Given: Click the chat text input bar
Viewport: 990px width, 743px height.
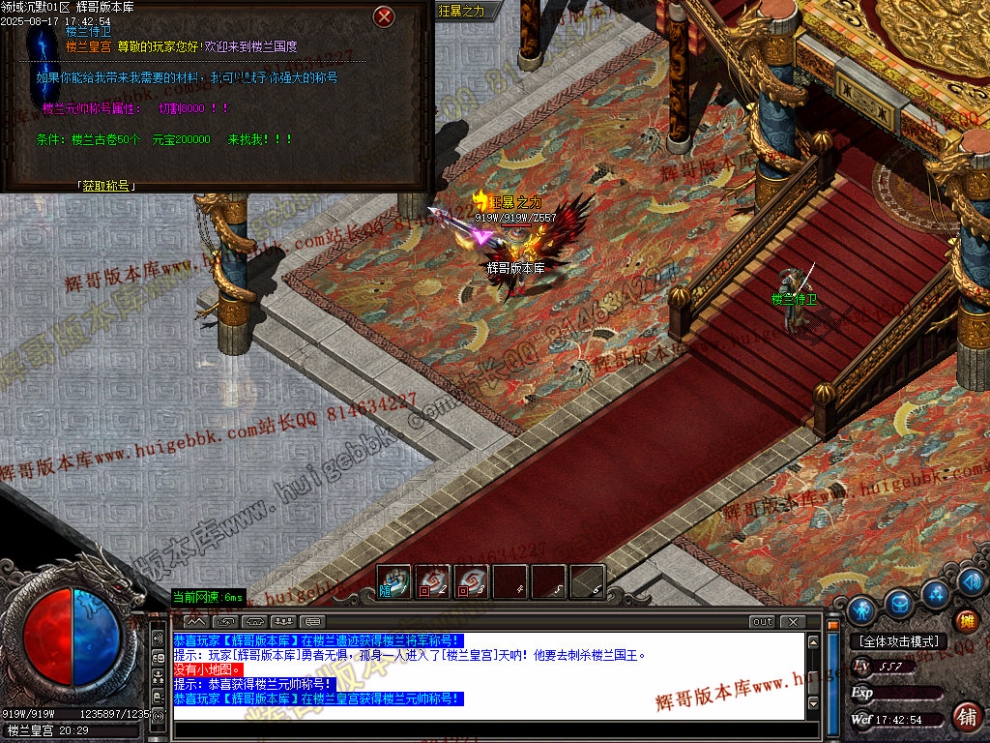Looking at the screenshot, I should click(490, 730).
